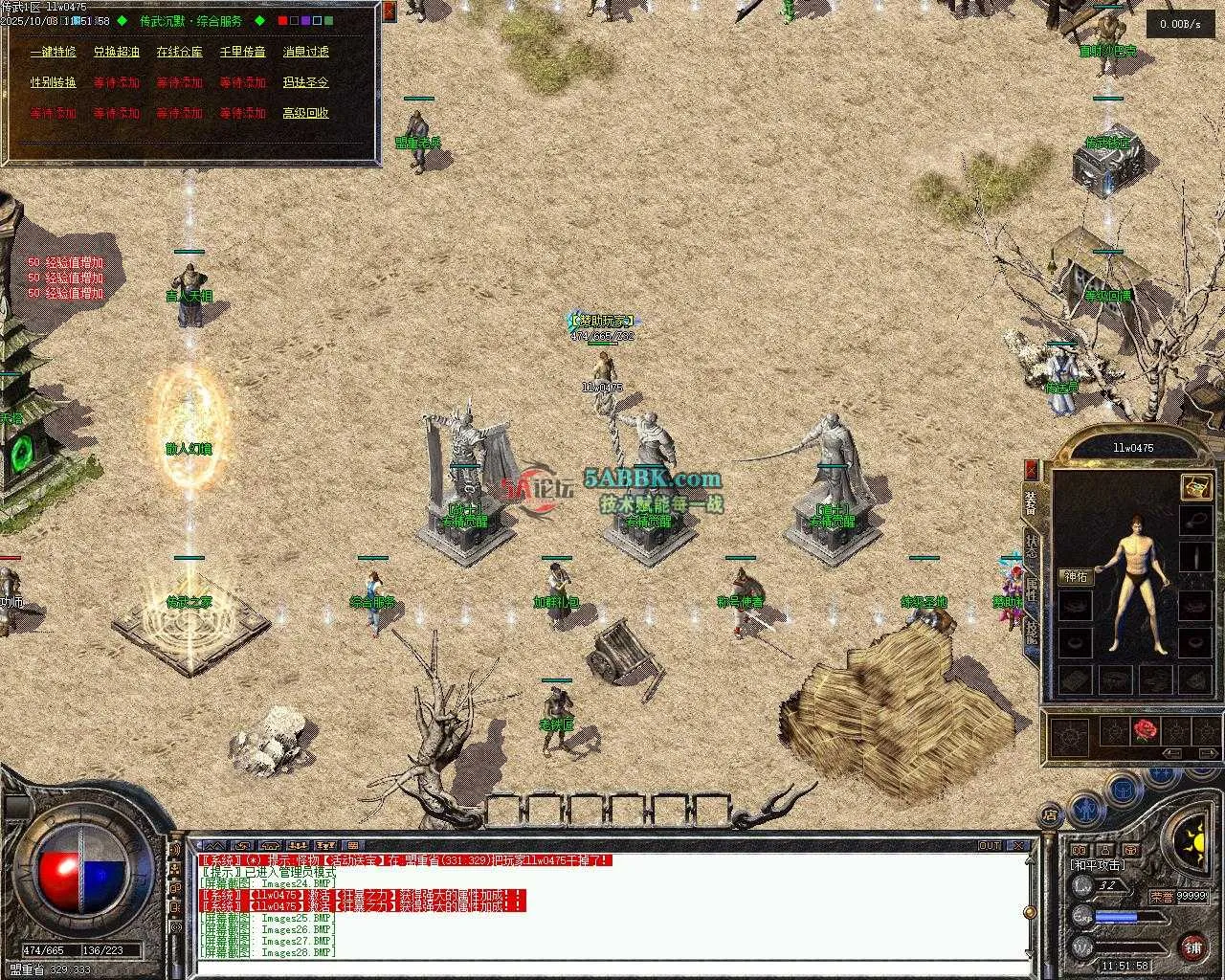The width and height of the screenshot is (1225, 980).
Task: Click the round red 铺 stall button
Action: (1192, 947)
